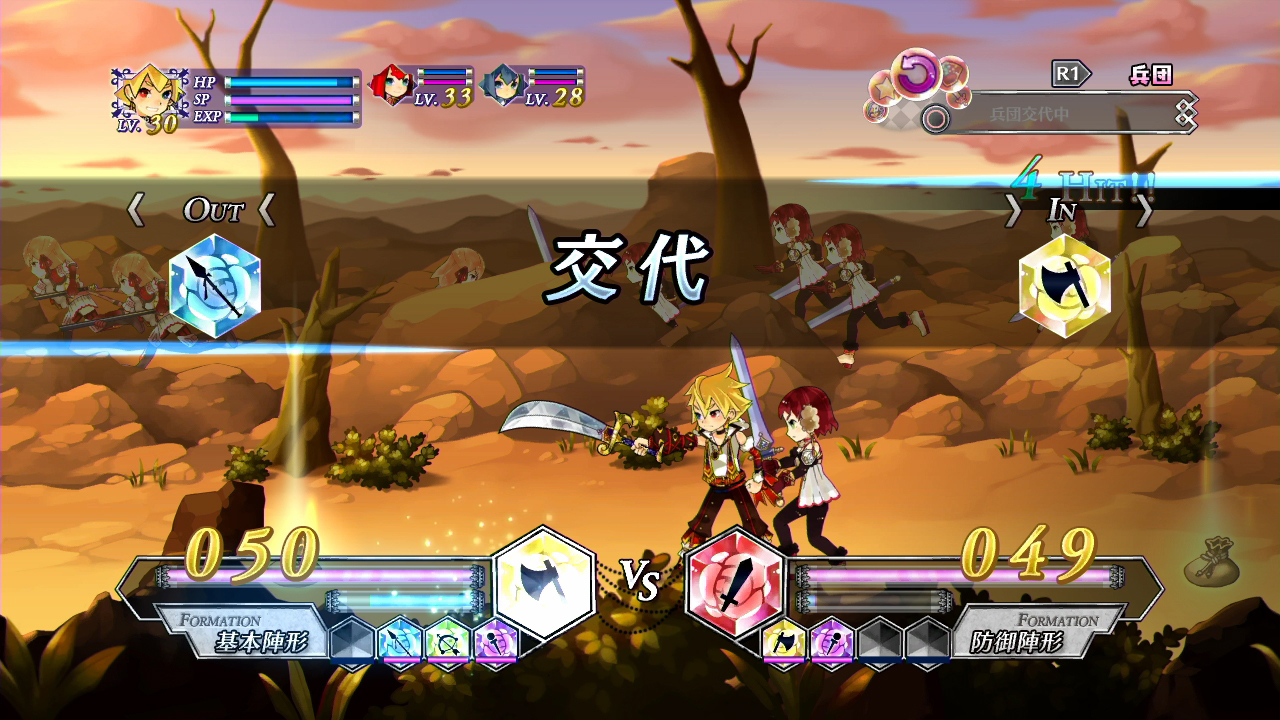Click the circle button icon beside the brigade gauge
The image size is (1280, 720).
tap(935, 118)
